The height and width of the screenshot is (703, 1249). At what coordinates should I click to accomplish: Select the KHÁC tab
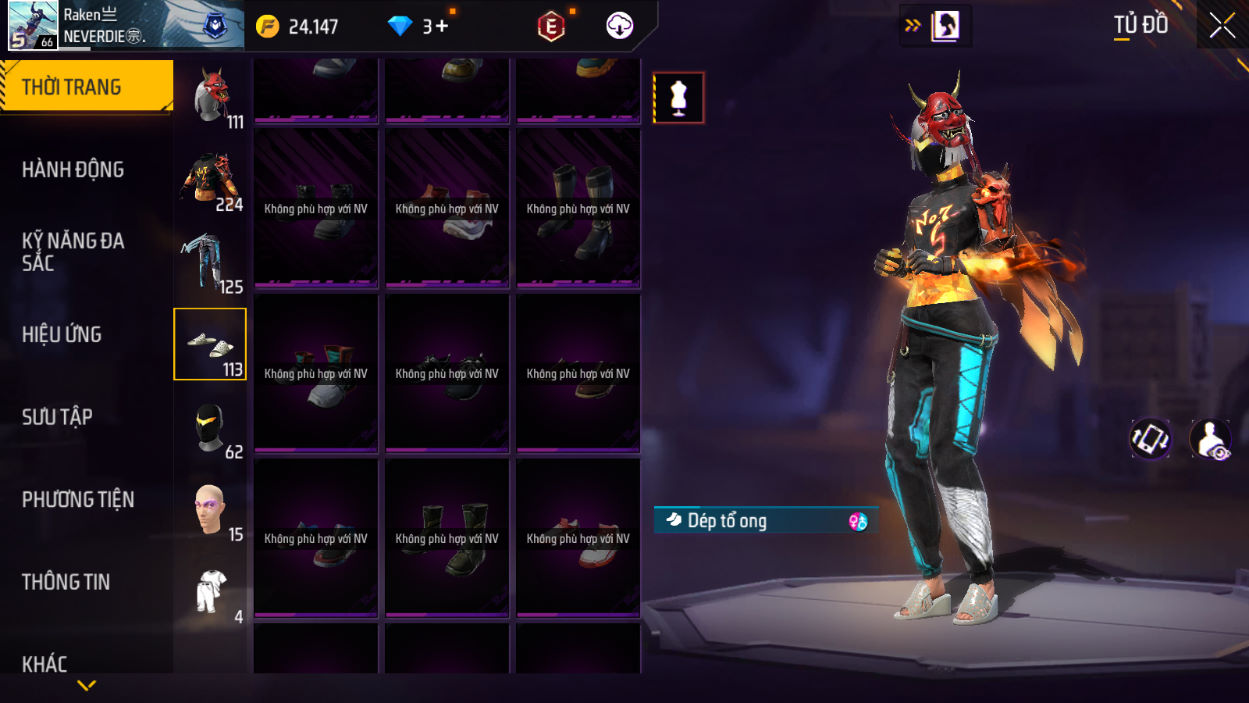(45, 664)
